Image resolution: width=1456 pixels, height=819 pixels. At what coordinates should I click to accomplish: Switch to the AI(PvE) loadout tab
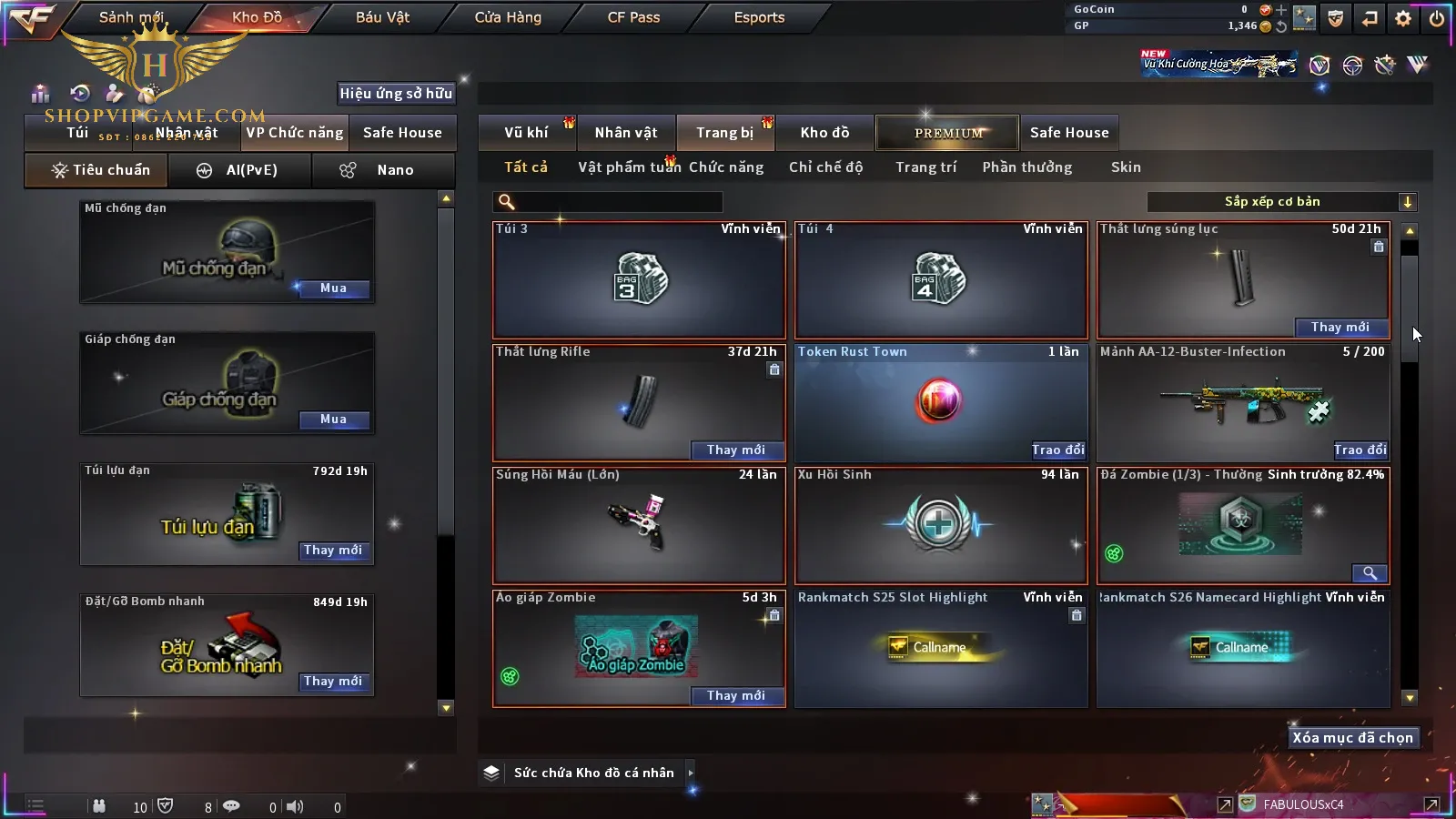coord(240,170)
